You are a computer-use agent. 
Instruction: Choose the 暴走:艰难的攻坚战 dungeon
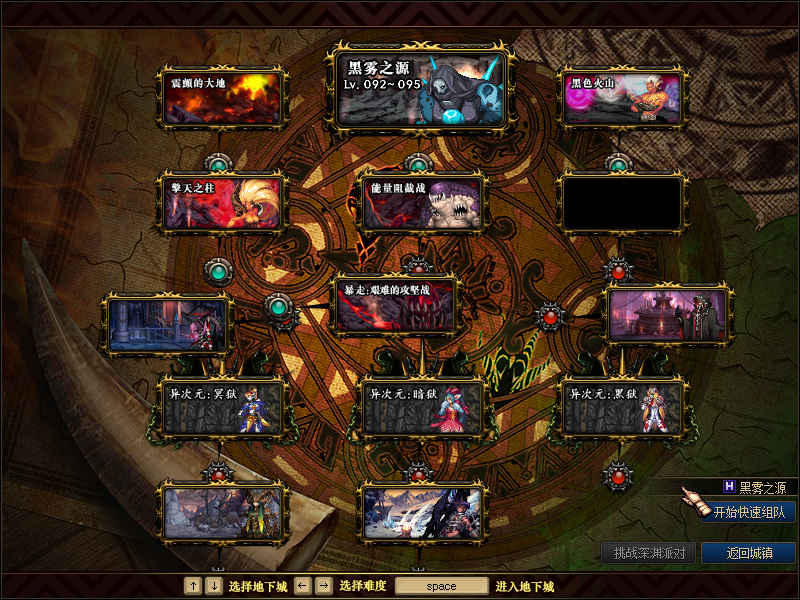pyautogui.click(x=396, y=304)
